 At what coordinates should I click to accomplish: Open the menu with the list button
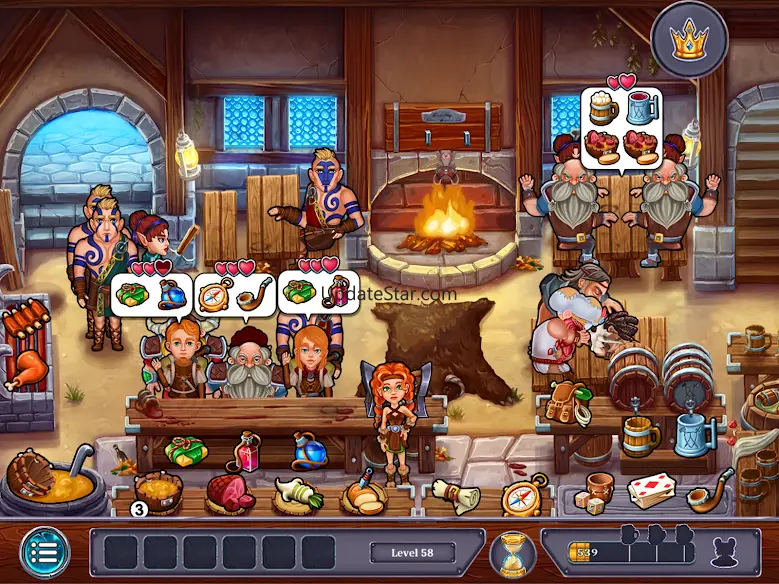point(45,551)
